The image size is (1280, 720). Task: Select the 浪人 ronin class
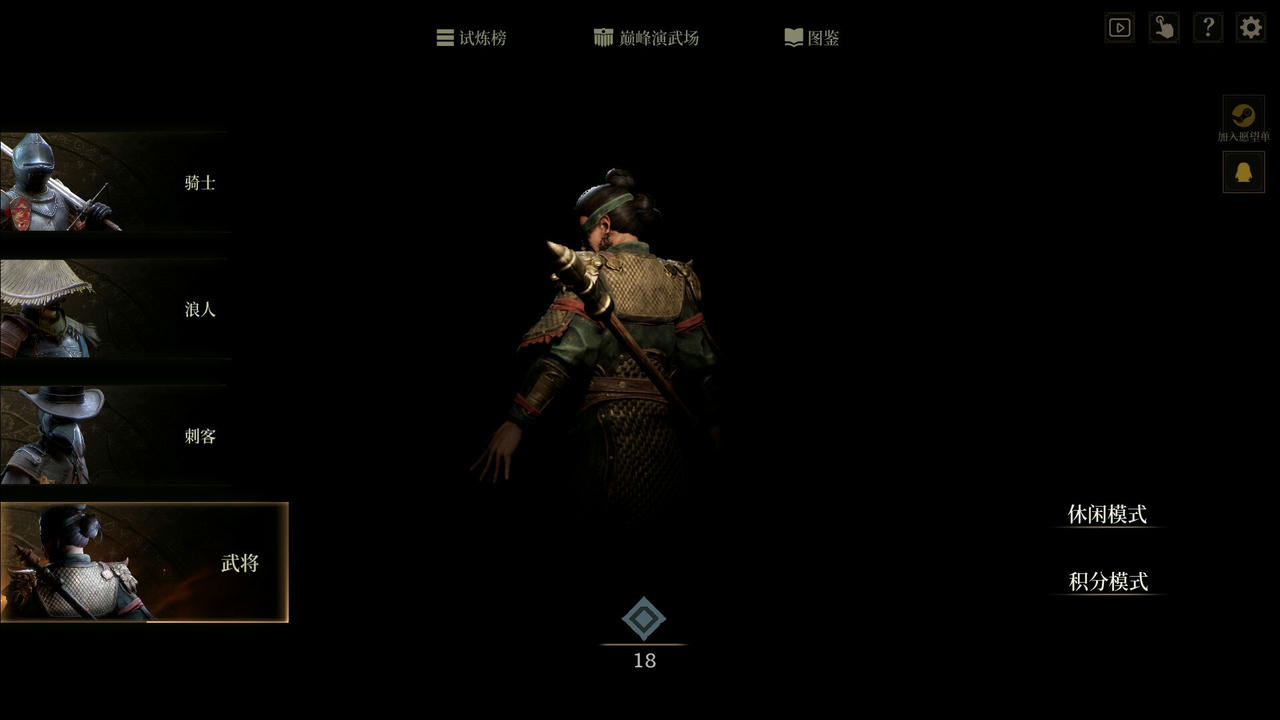(115, 310)
